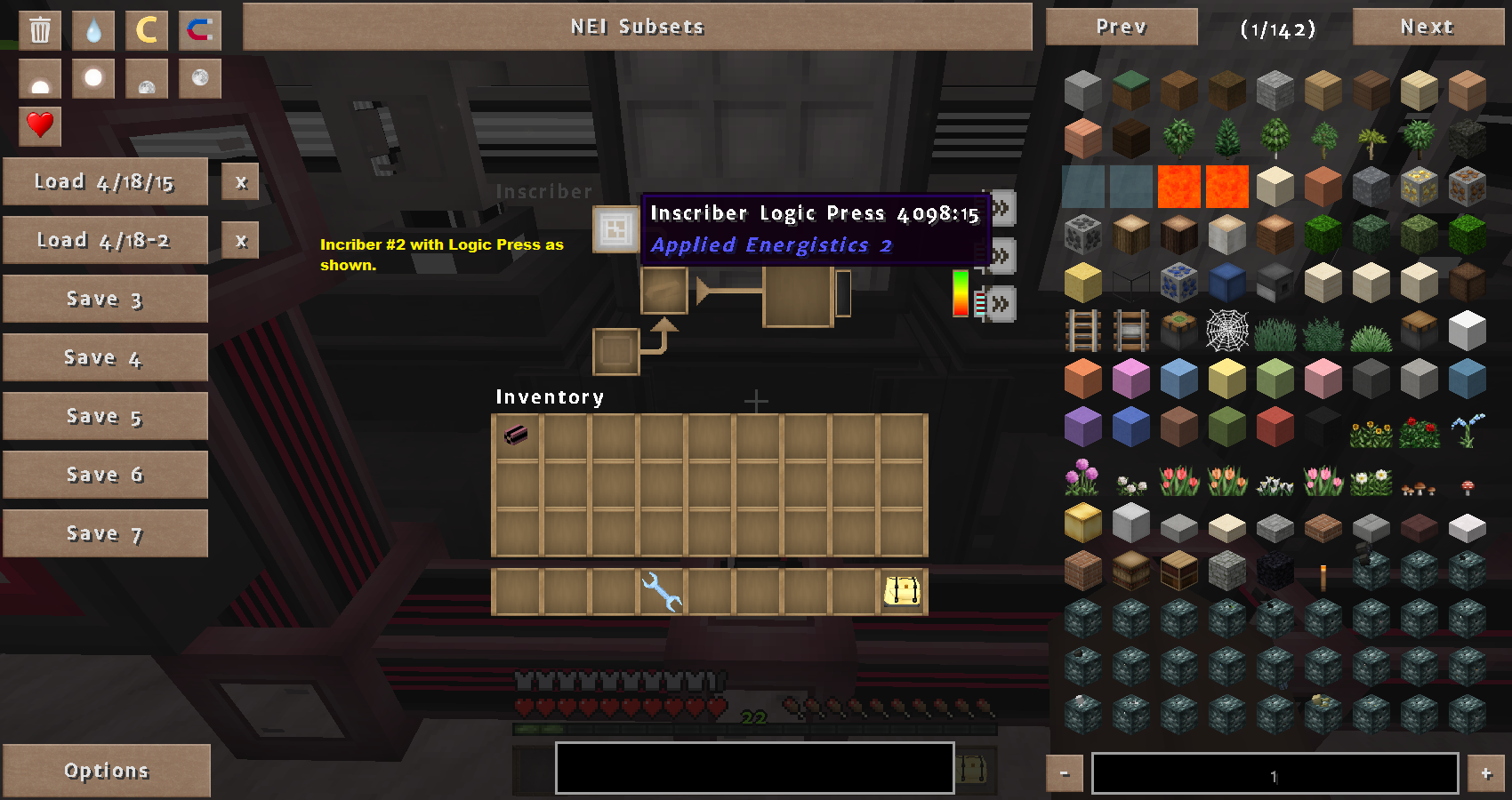Save inventory to slot 7
Viewport: 1512px width, 800px height.
[105, 534]
